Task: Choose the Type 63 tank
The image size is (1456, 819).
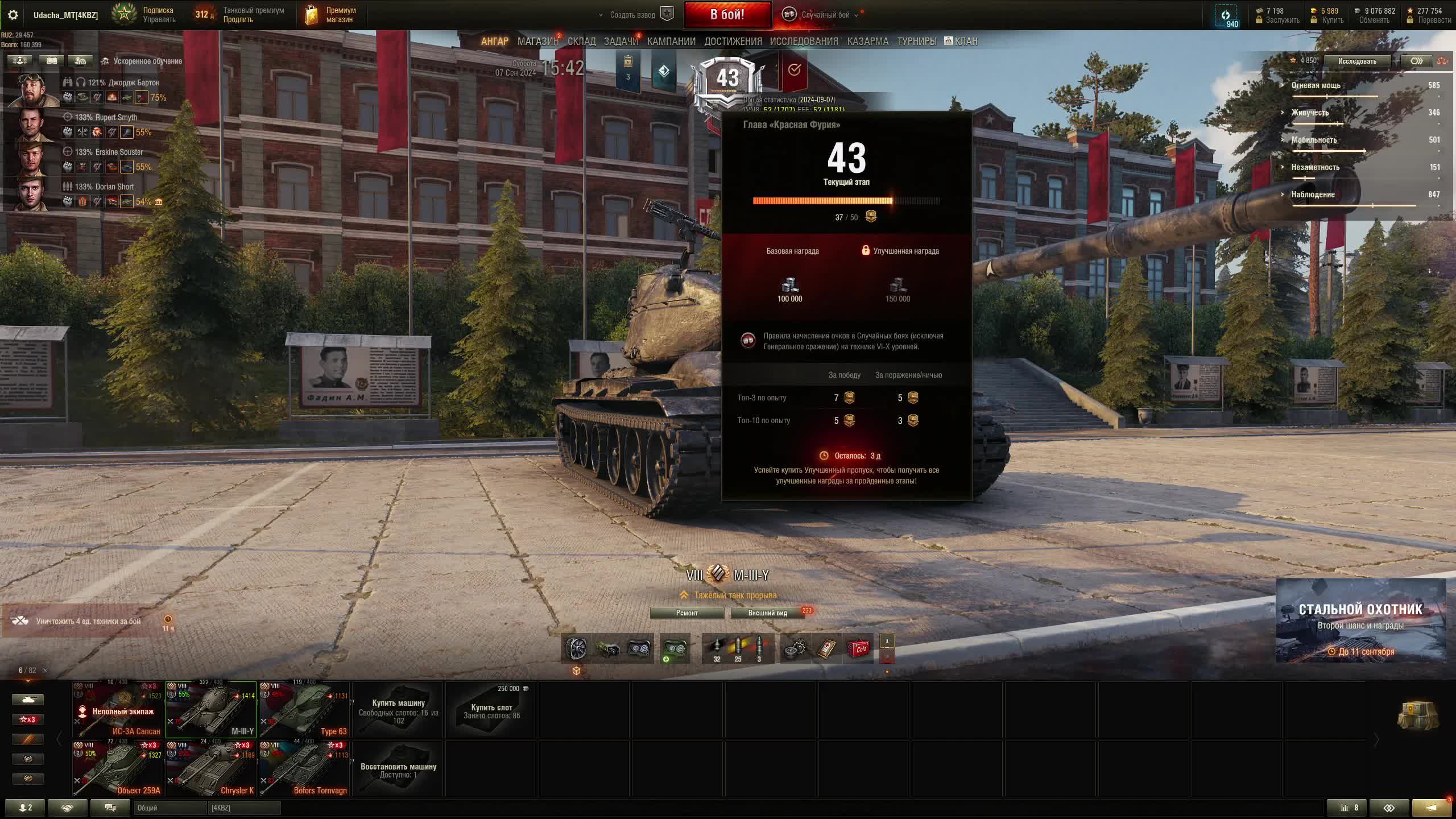Action: [x=304, y=710]
